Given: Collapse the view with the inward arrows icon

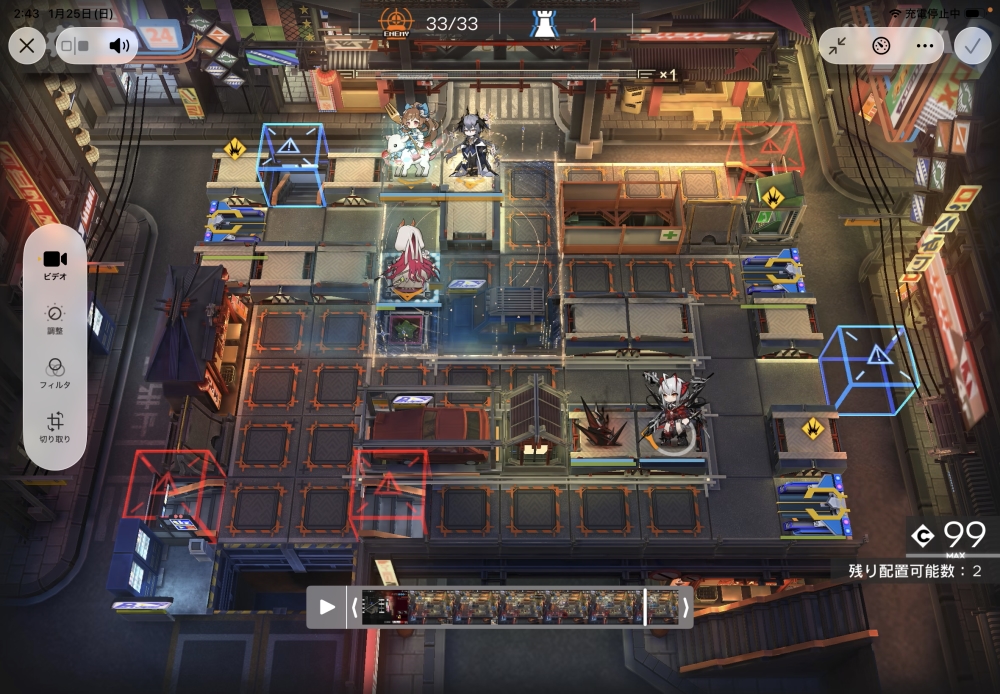Looking at the screenshot, I should (x=838, y=45).
